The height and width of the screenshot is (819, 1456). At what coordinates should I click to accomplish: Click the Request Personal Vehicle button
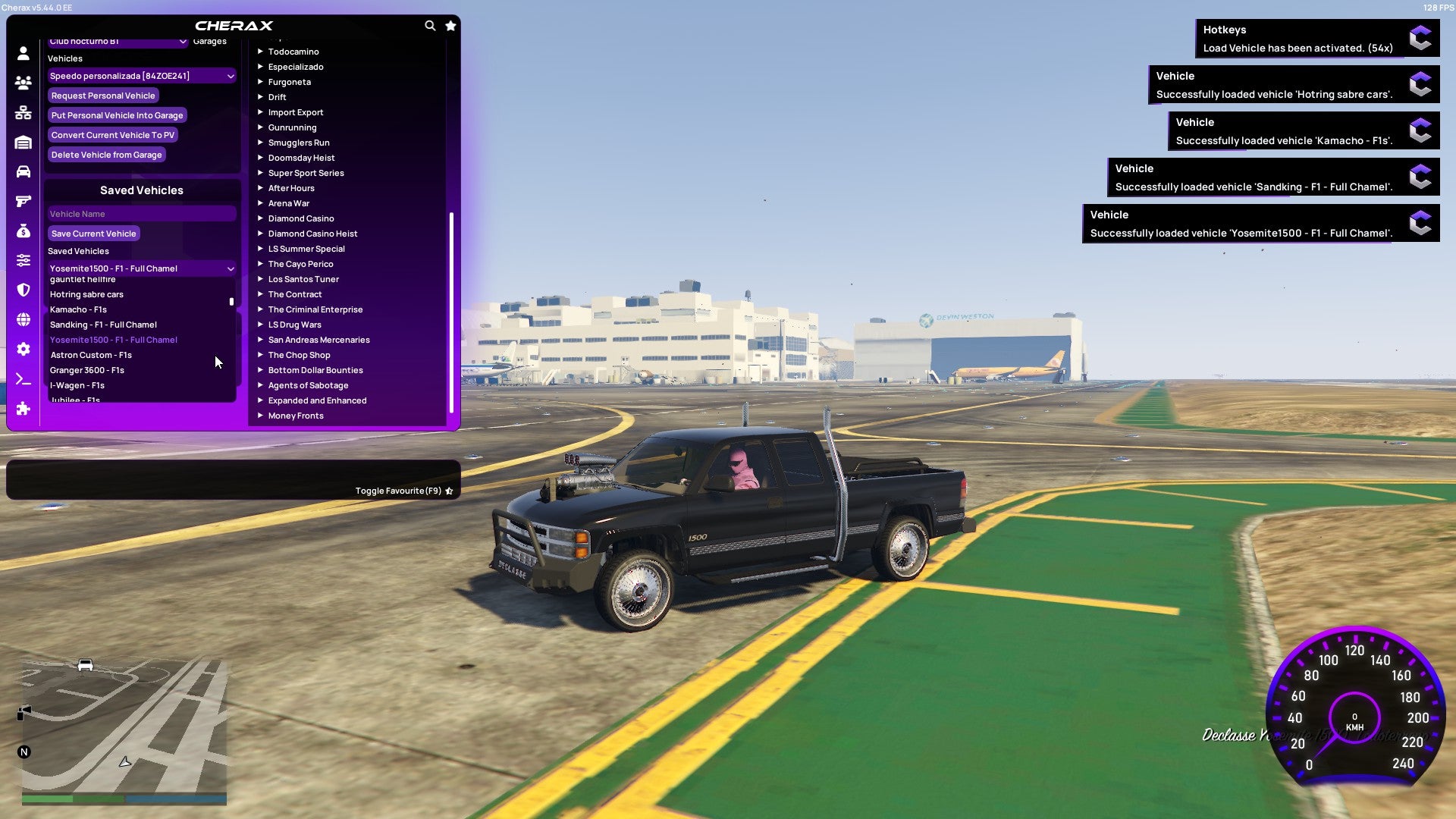point(103,96)
